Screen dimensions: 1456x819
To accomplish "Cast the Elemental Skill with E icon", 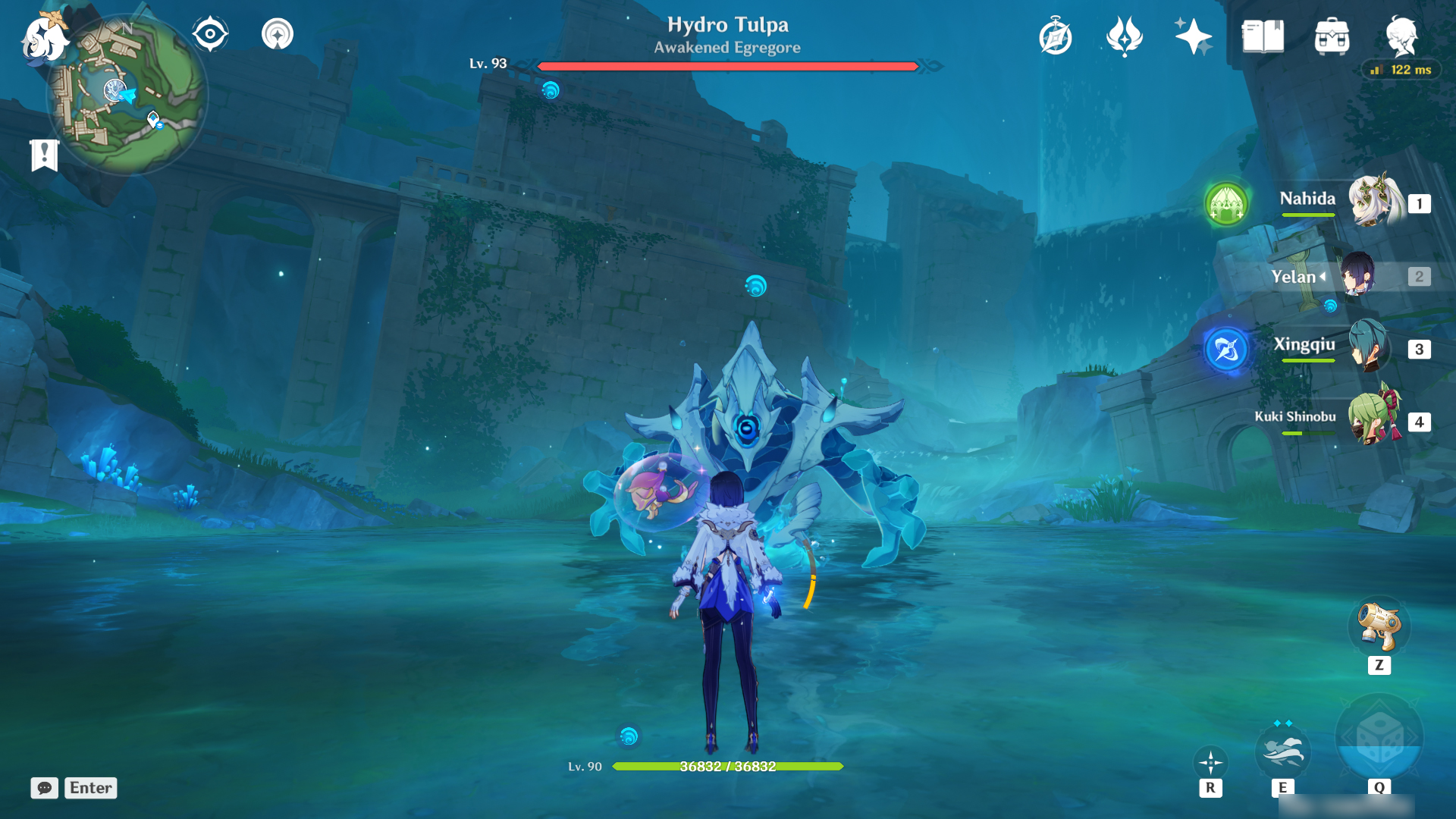I will 1285,752.
